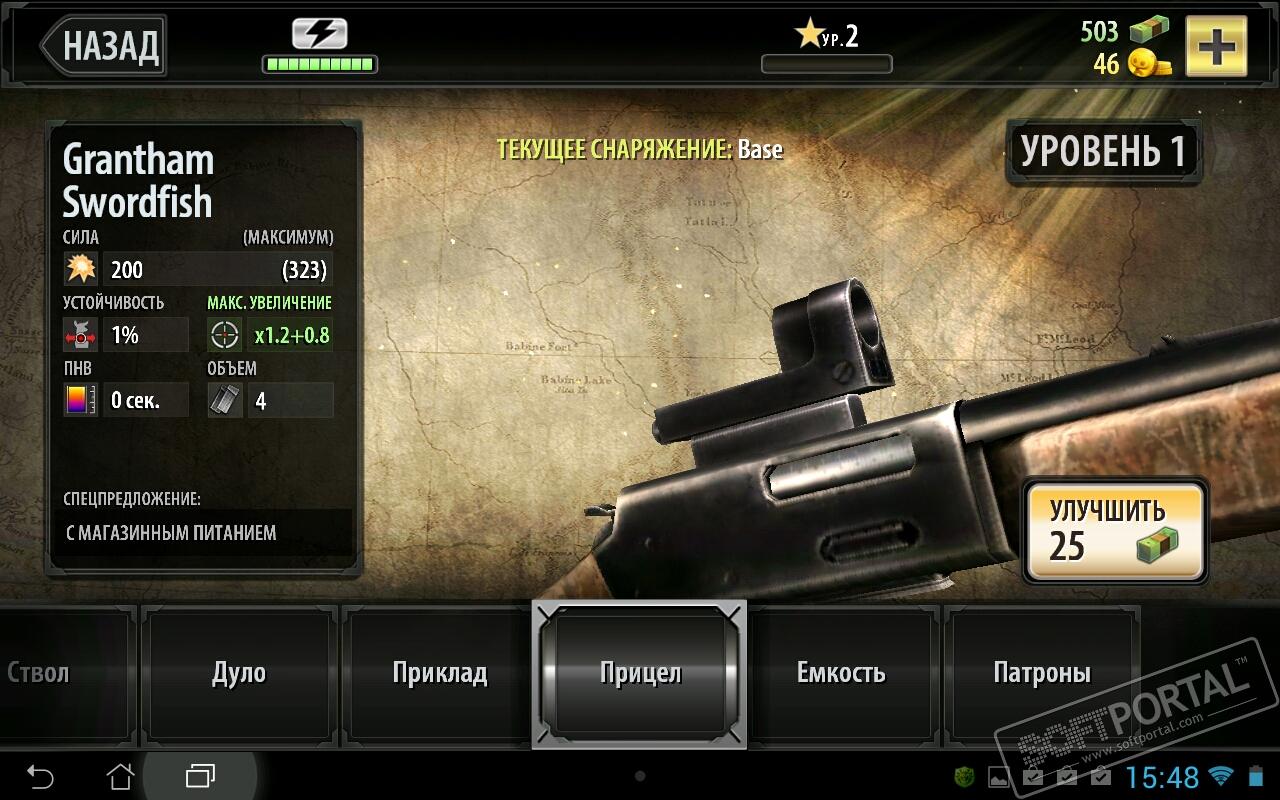Choose the Прицел upgrade tab
Screen dimensions: 1280x800
(640, 673)
